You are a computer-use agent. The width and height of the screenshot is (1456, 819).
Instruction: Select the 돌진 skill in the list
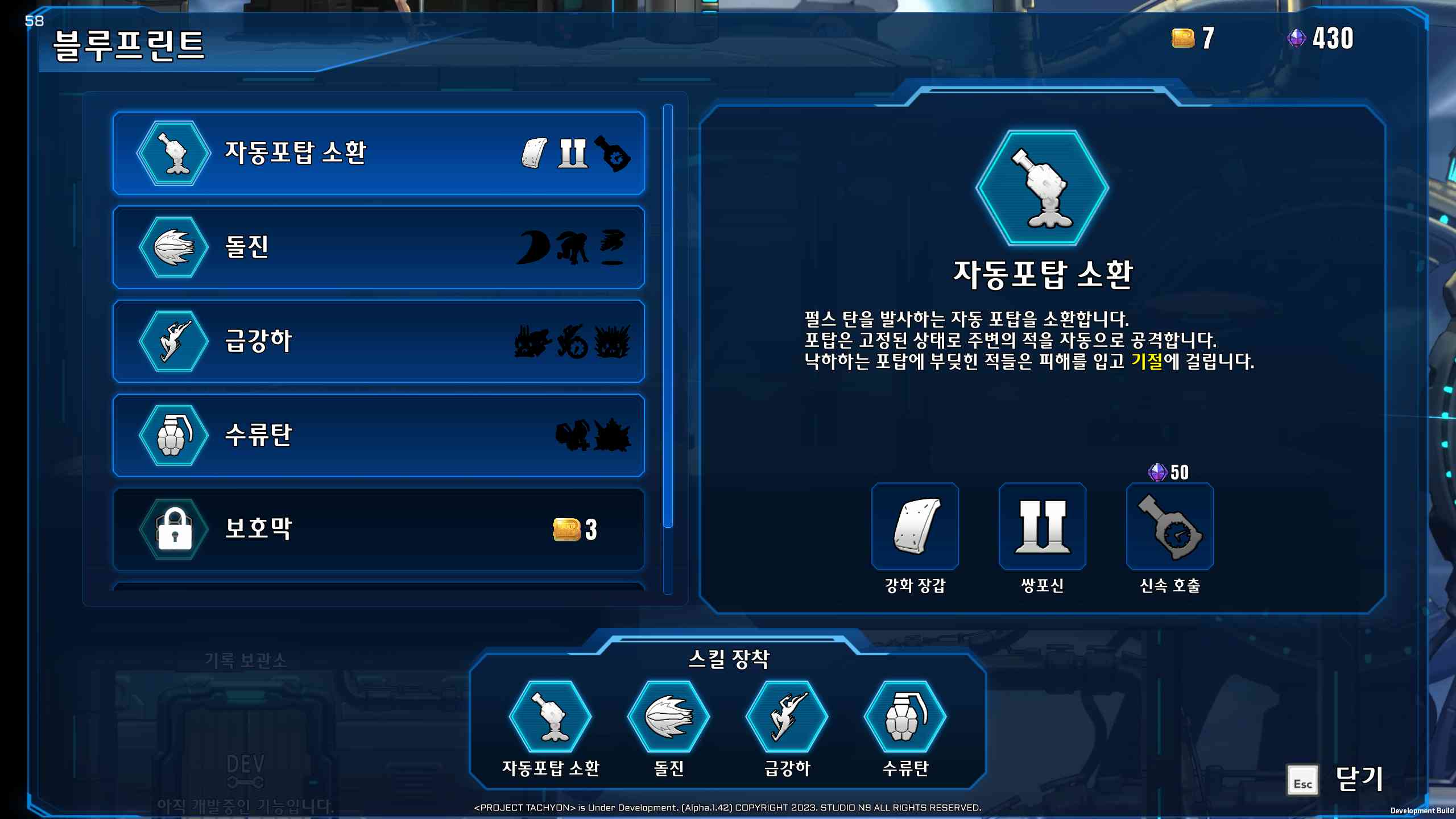(x=378, y=247)
